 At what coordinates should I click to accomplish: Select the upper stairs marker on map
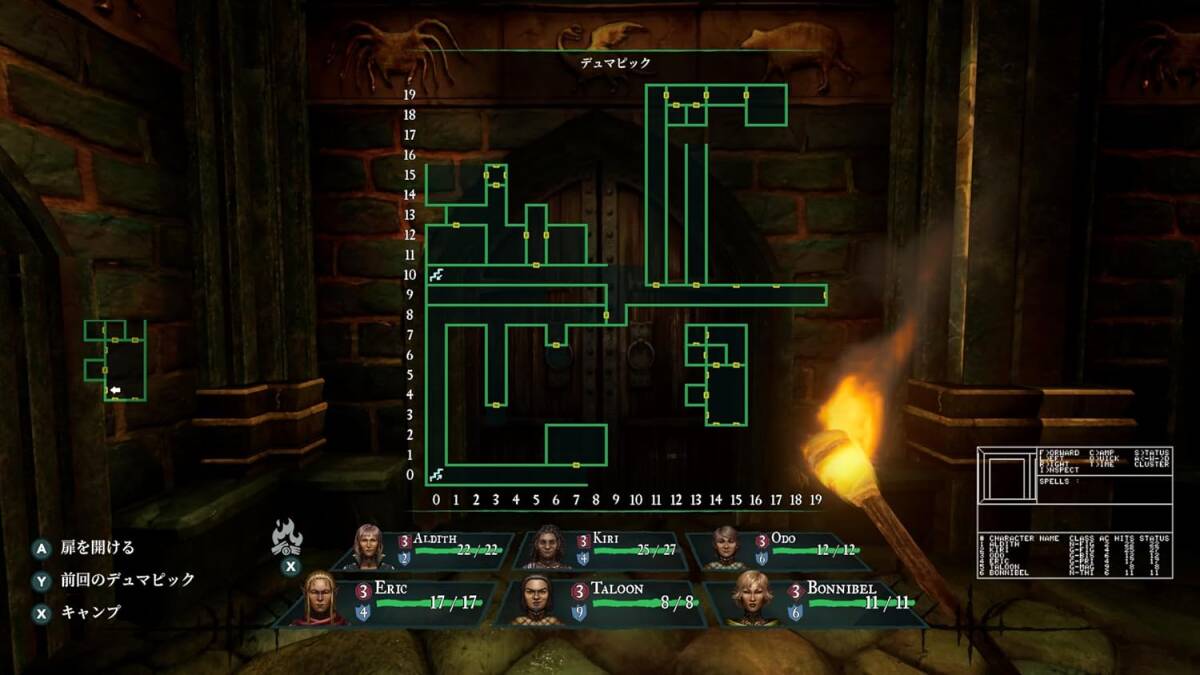tap(436, 274)
